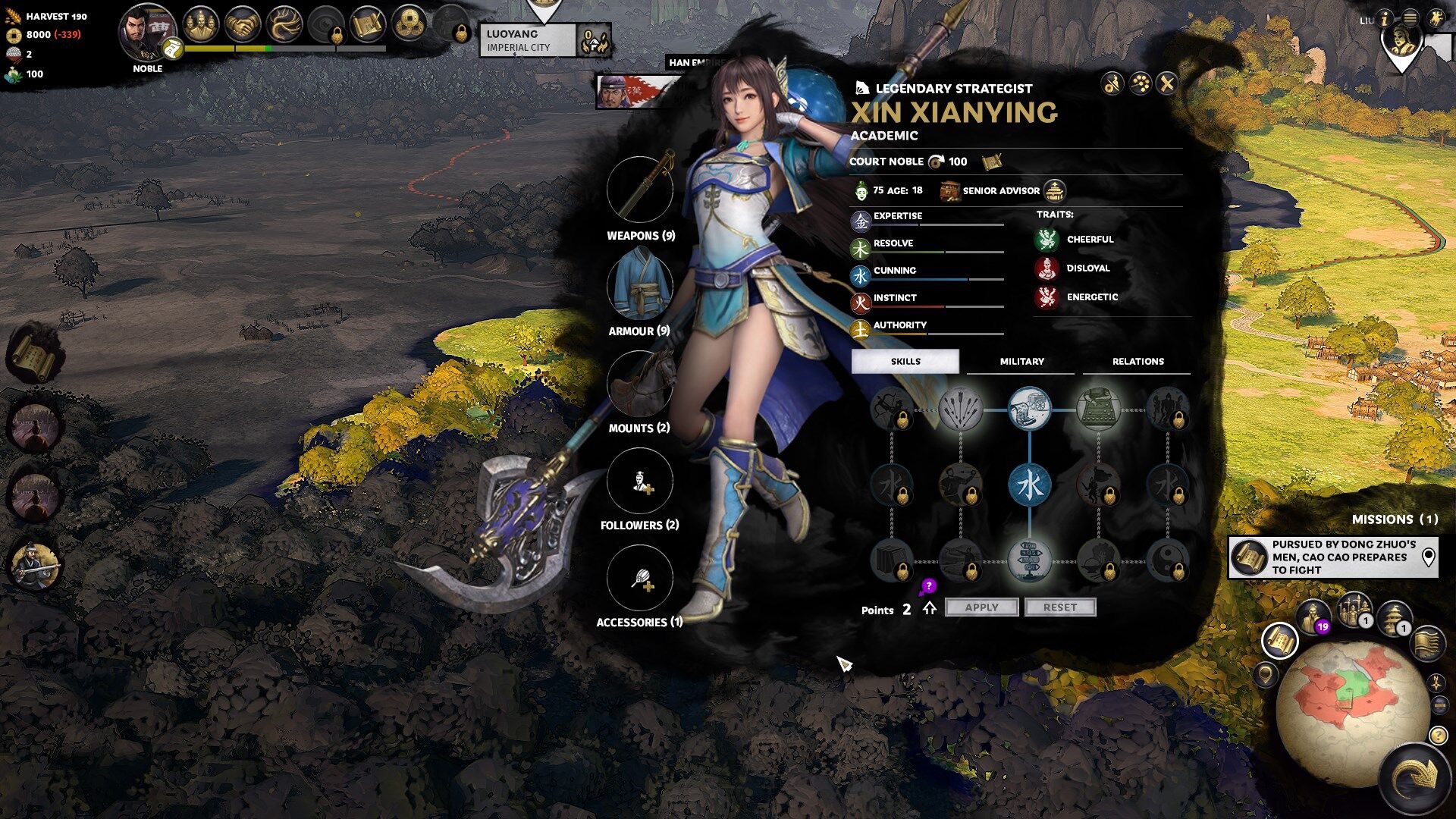The width and height of the screenshot is (1456, 819).
Task: Open the diplomacy handshake icon
Action: coord(243,26)
